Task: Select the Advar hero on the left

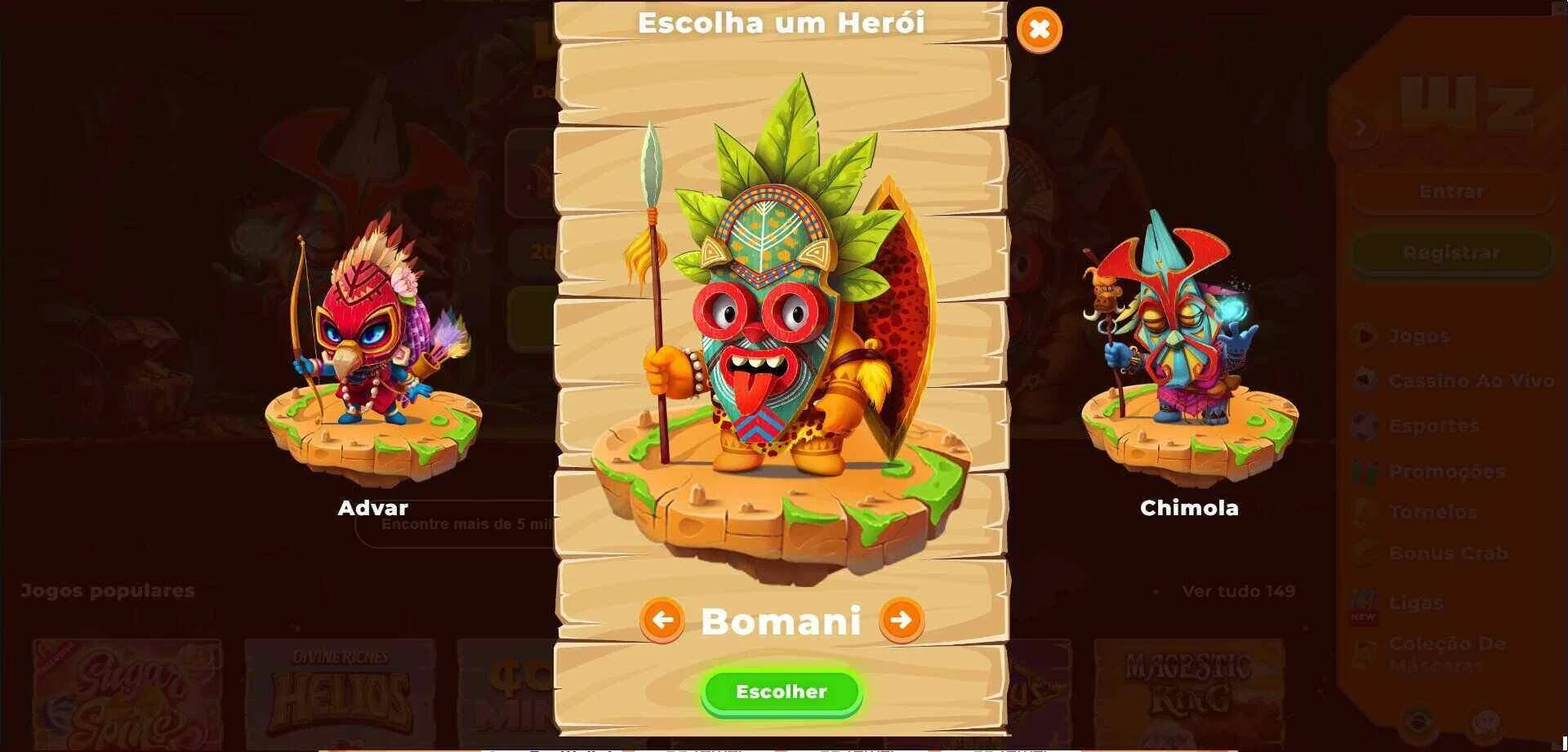Action: pyautogui.click(x=373, y=351)
